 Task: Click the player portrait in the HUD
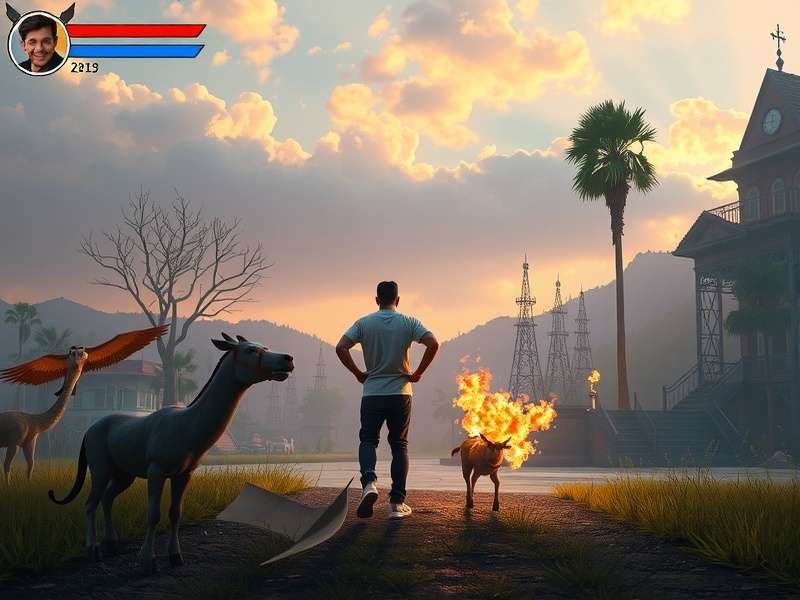coord(39,43)
